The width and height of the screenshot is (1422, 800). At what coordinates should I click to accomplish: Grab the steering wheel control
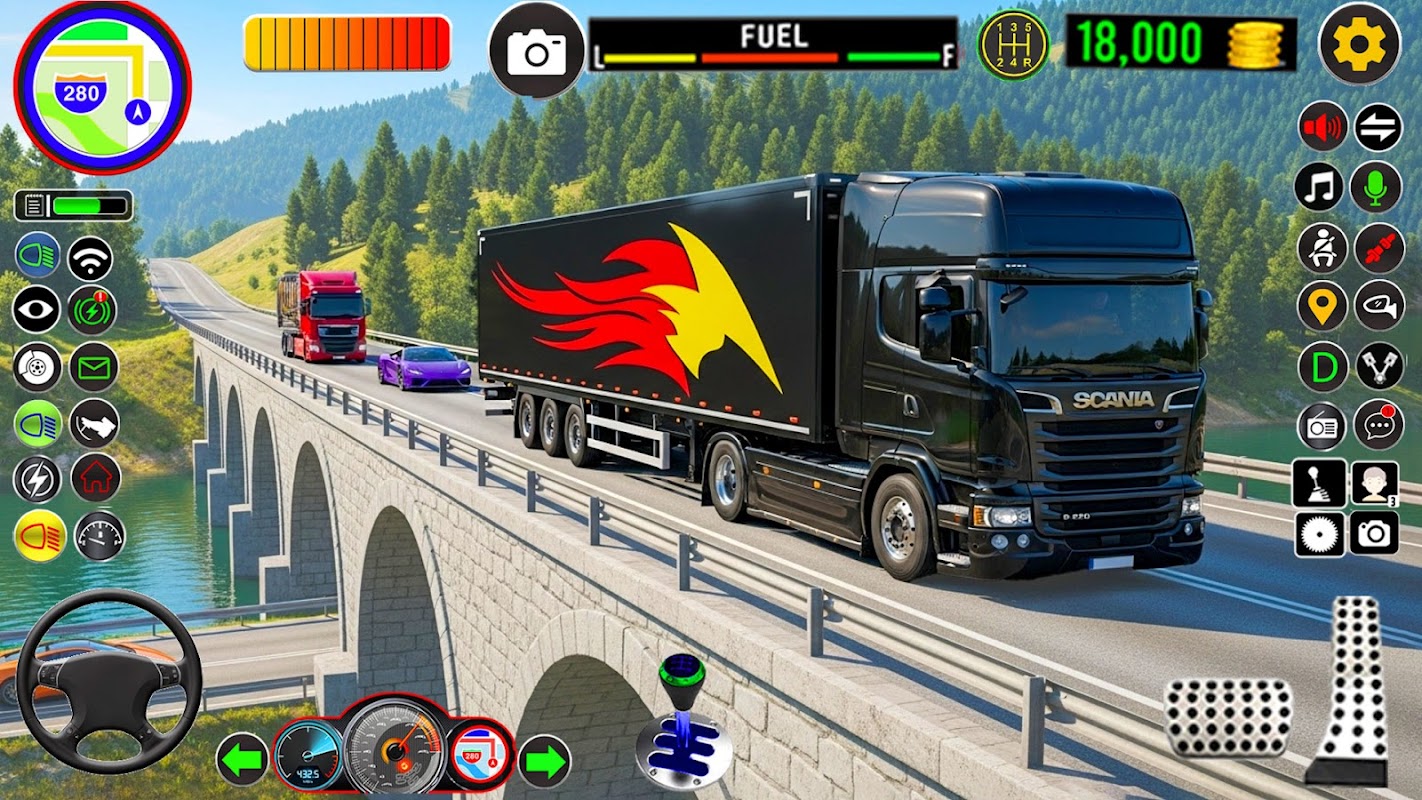click(x=108, y=681)
